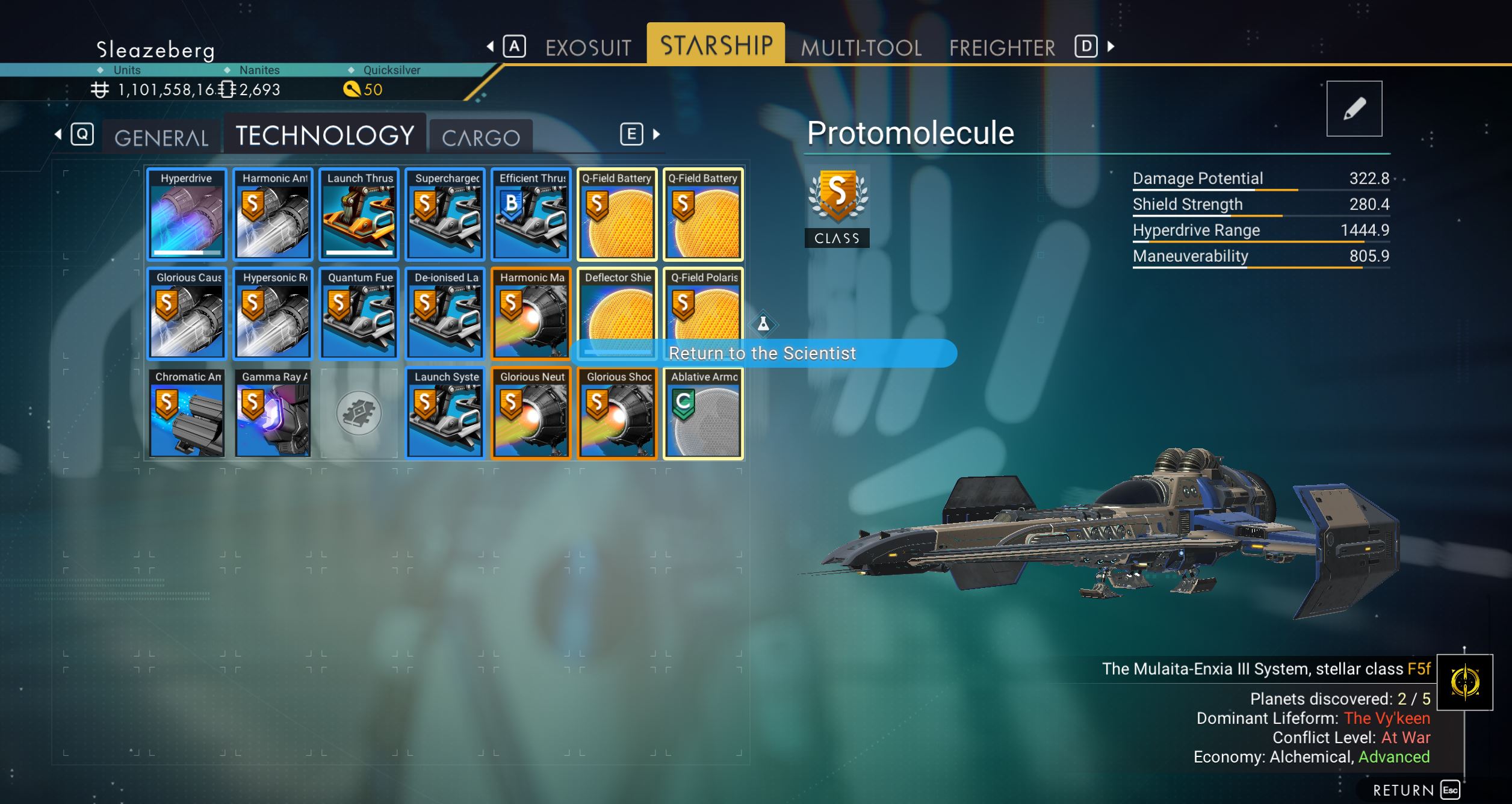Click the pencil rename ship button

(x=1354, y=109)
